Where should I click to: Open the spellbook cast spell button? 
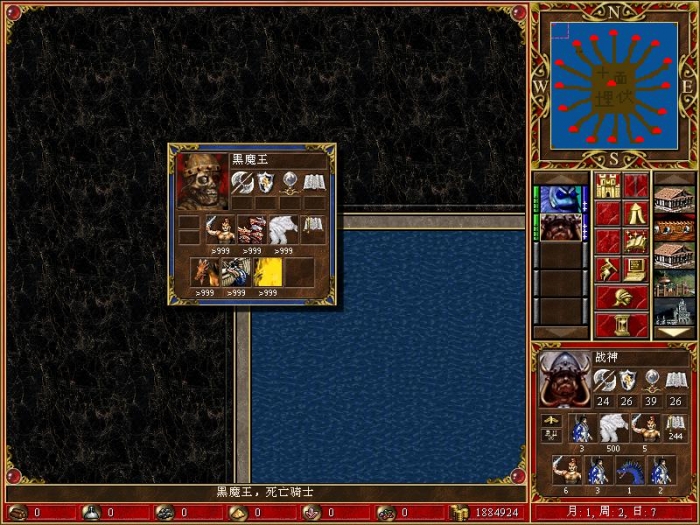(636, 241)
